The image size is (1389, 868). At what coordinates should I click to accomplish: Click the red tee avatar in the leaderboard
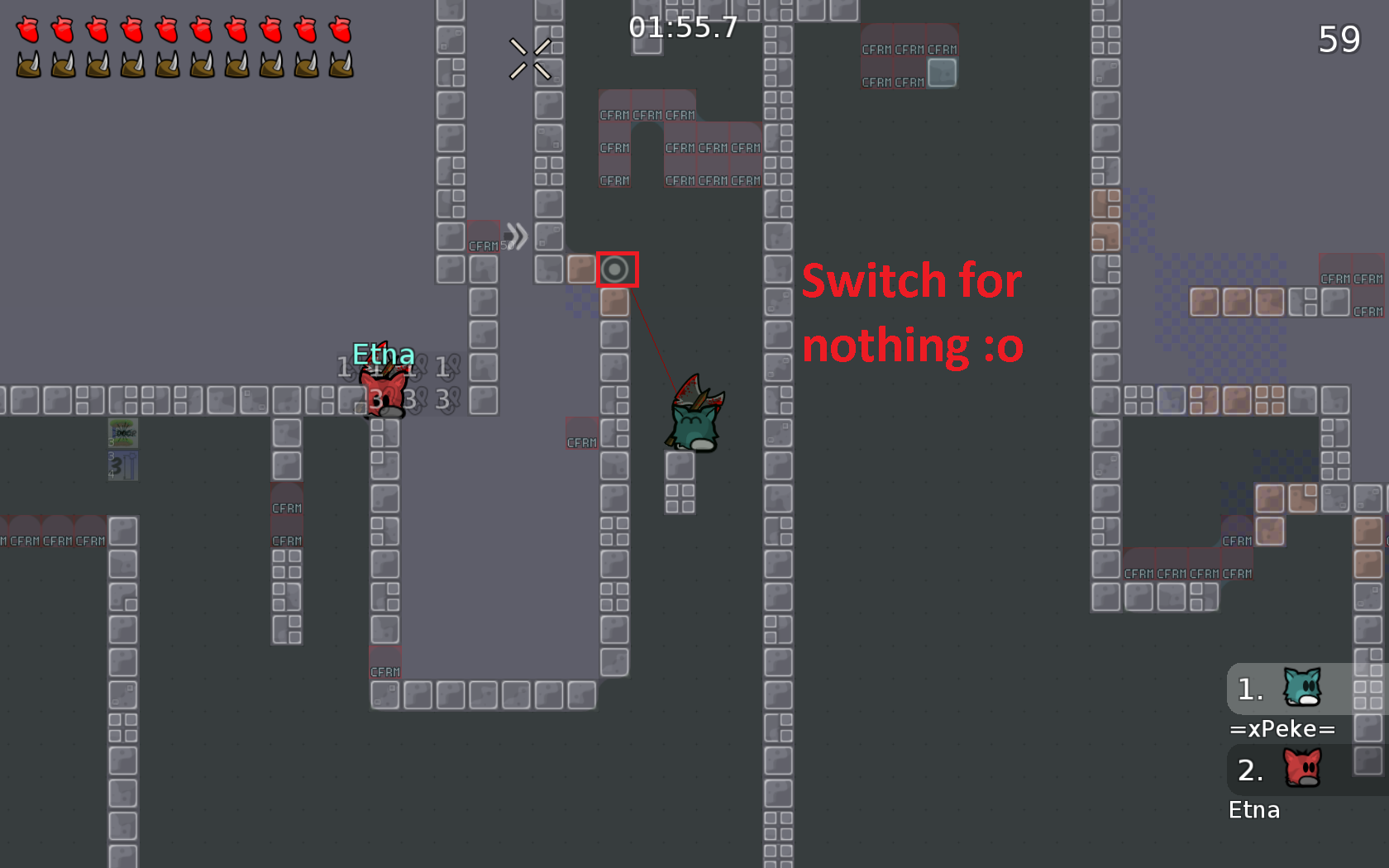(1304, 769)
